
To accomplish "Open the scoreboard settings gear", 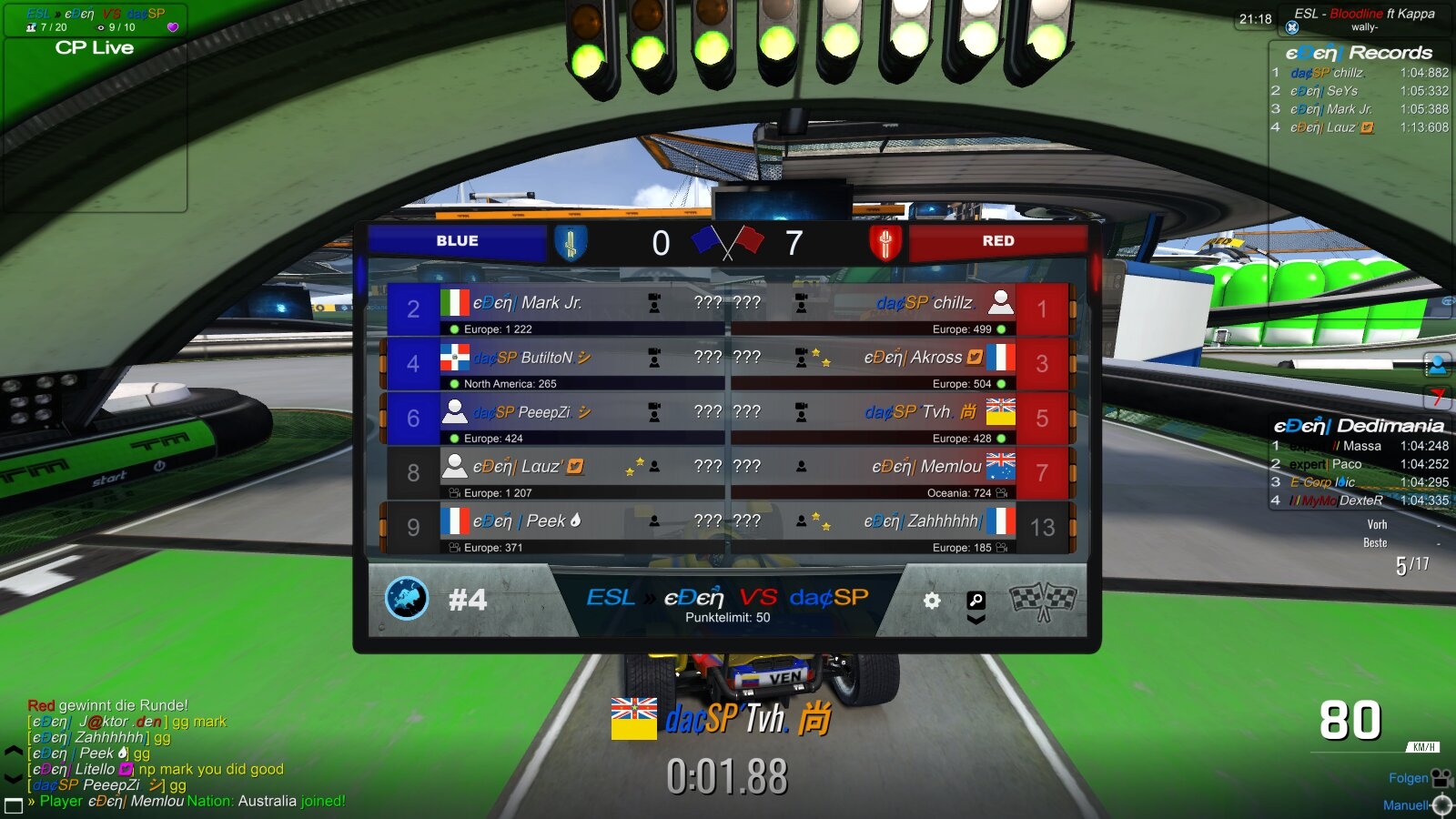I will pyautogui.click(x=932, y=601).
